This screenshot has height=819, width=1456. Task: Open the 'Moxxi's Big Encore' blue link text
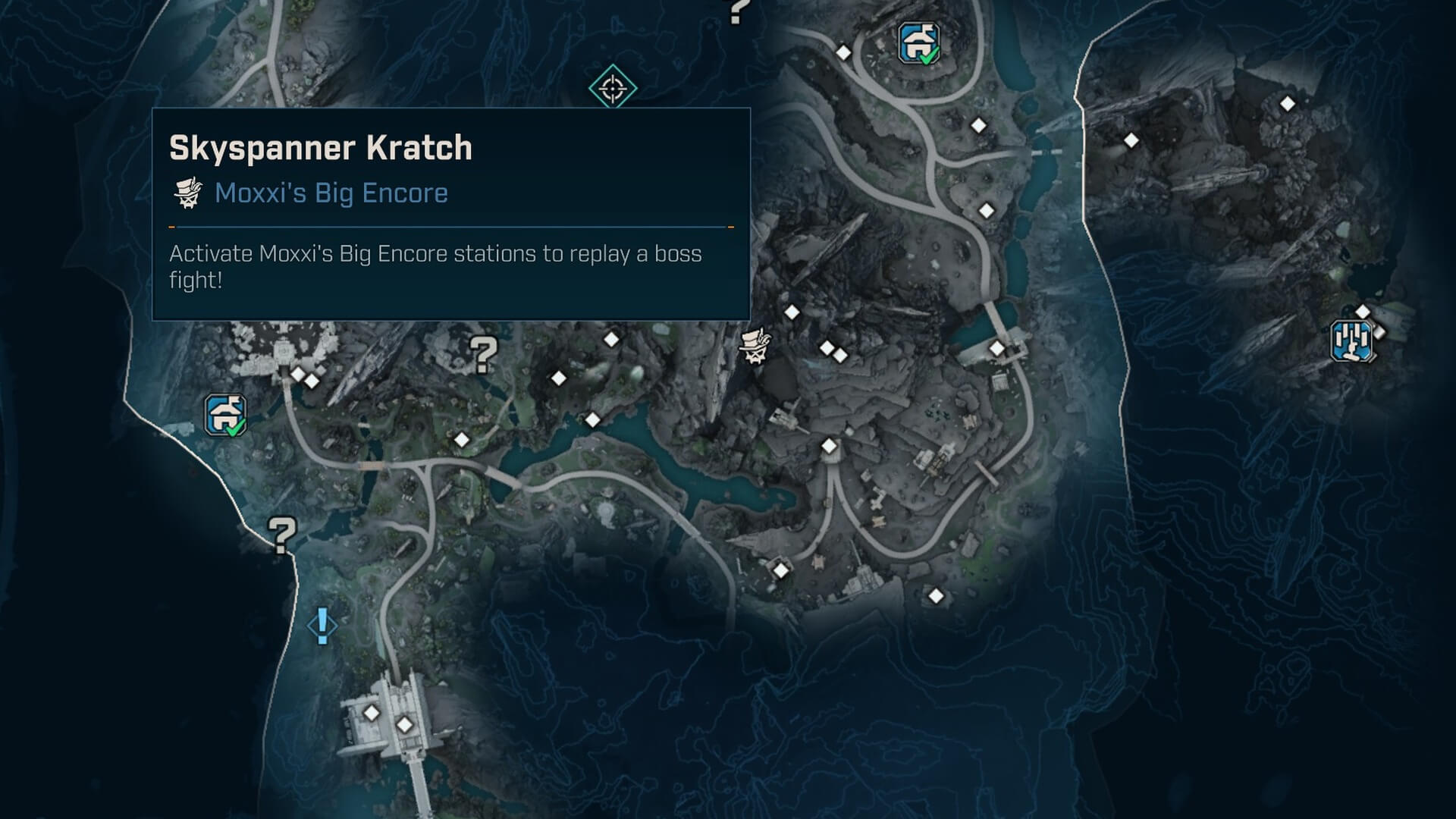tap(331, 193)
